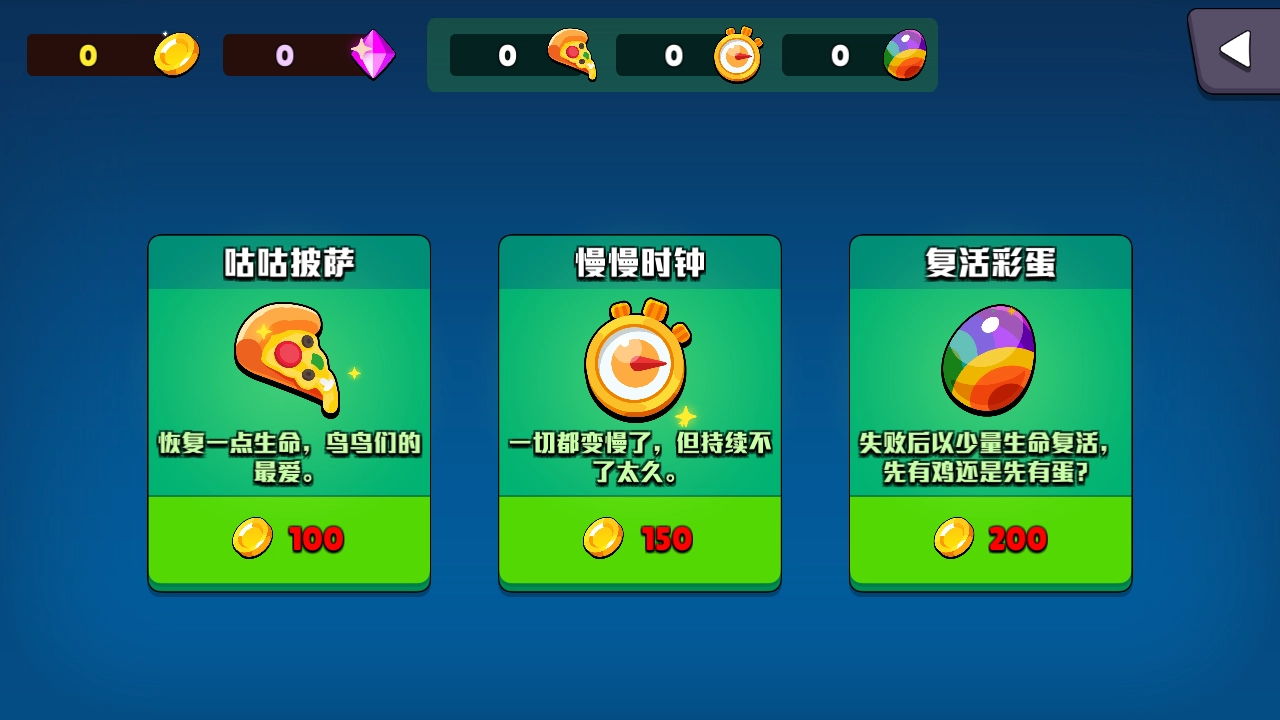Buy 咕咕披萨 for 100 coins
This screenshot has height=720, width=1280.
point(289,538)
